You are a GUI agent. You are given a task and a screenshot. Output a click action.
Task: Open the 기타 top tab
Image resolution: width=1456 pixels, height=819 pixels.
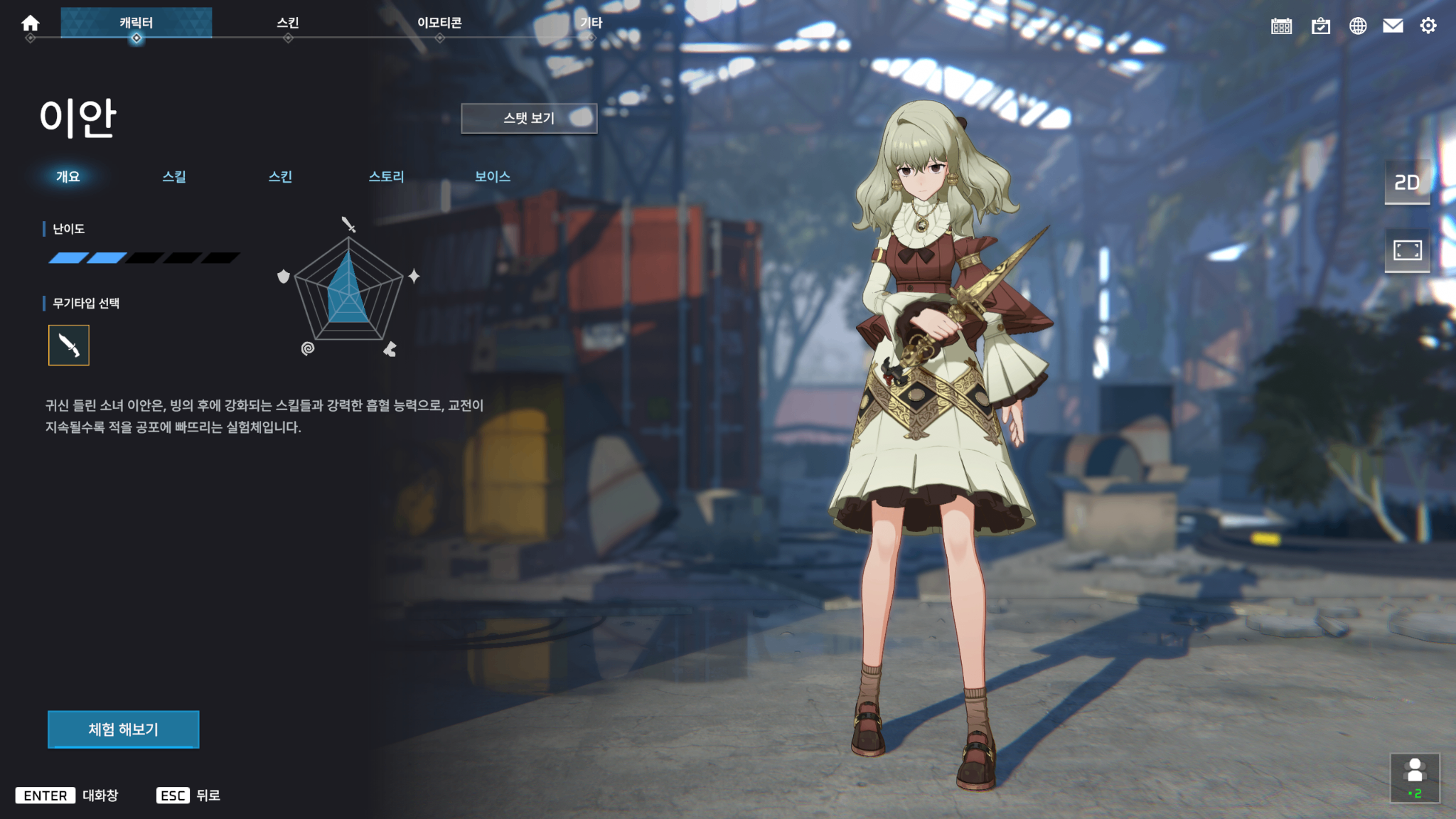[591, 23]
